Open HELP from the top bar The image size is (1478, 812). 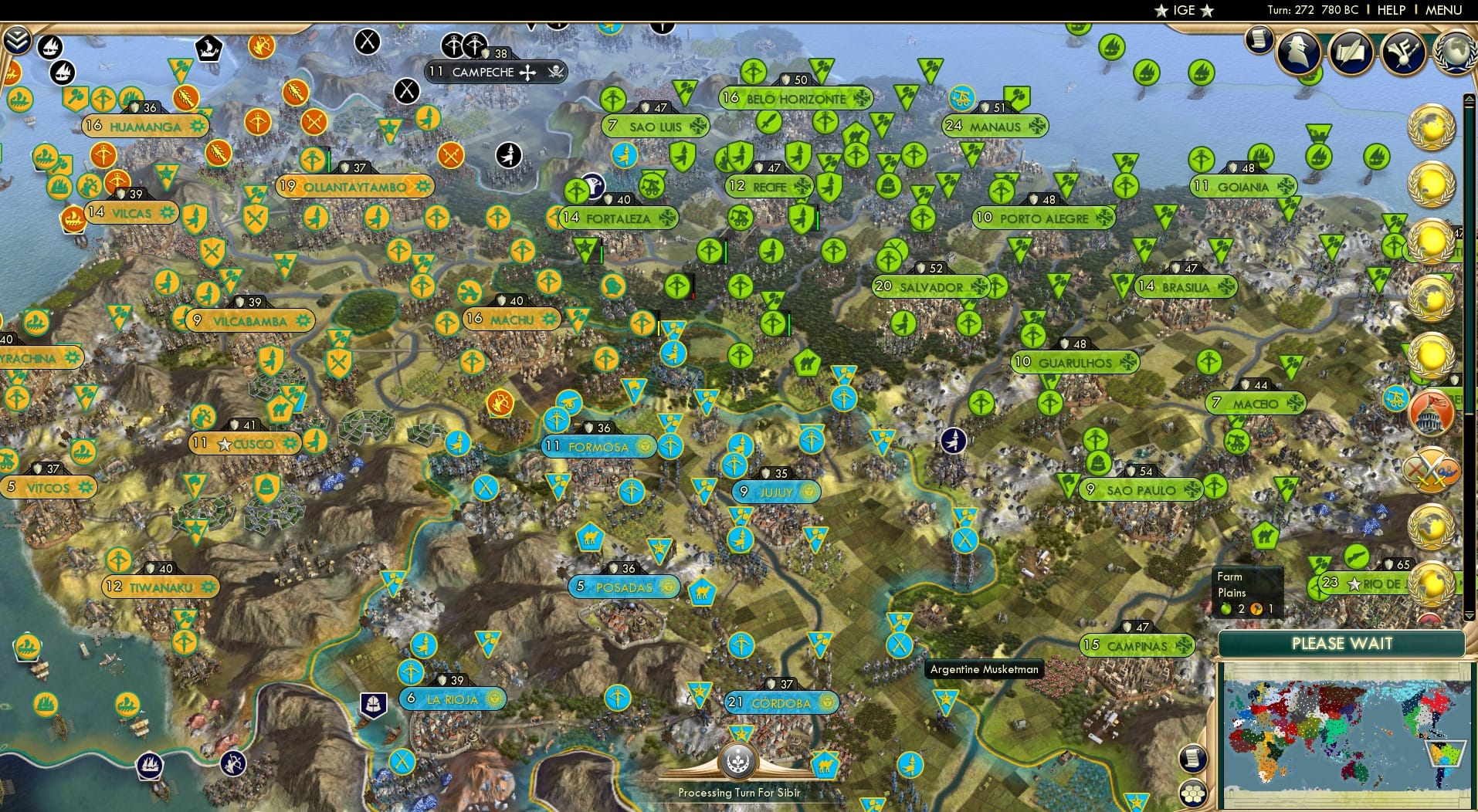1390,10
